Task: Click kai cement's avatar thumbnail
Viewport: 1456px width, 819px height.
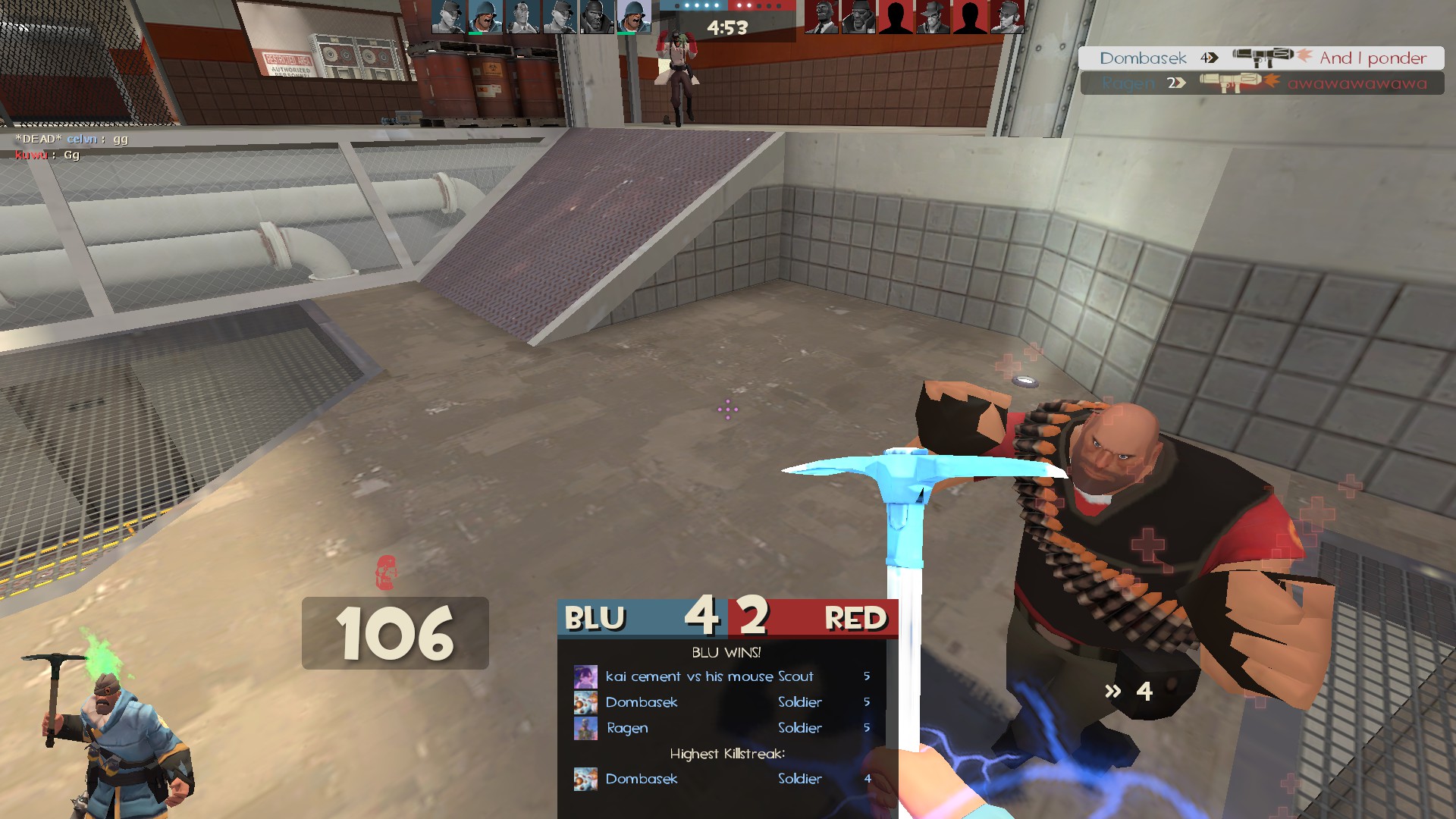Action: pyautogui.click(x=585, y=676)
